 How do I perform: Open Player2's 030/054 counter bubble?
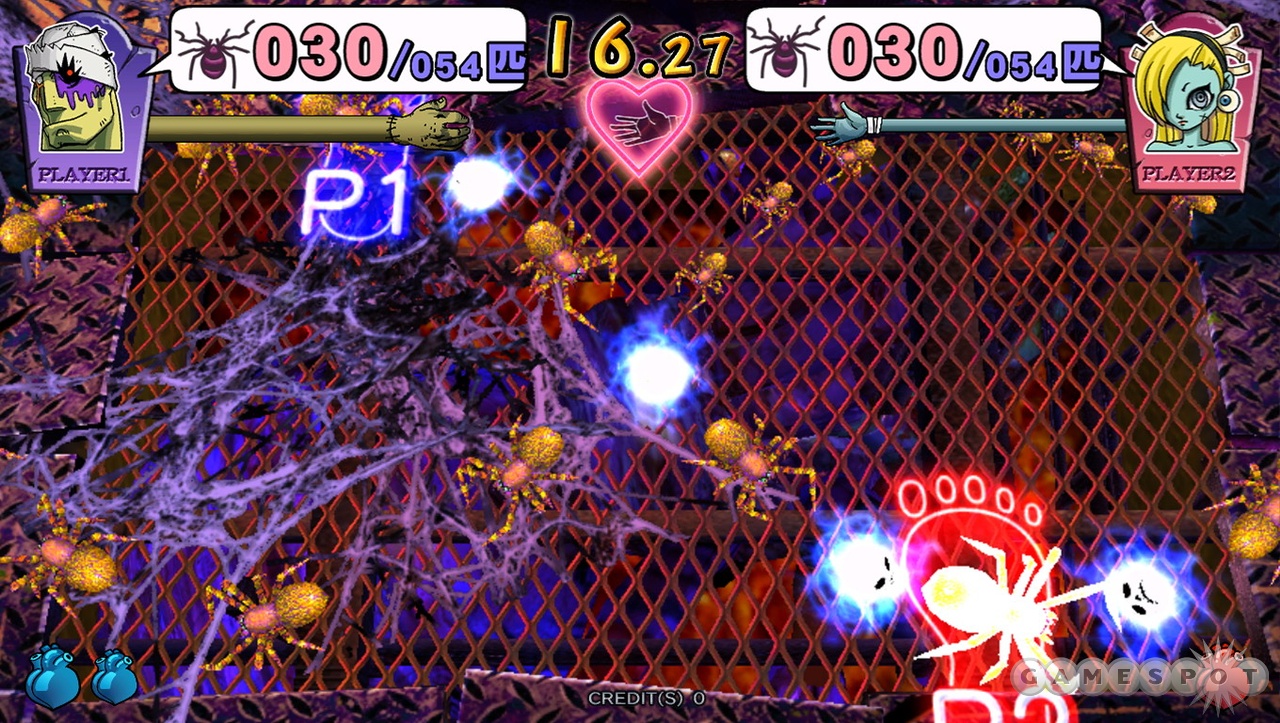[920, 50]
